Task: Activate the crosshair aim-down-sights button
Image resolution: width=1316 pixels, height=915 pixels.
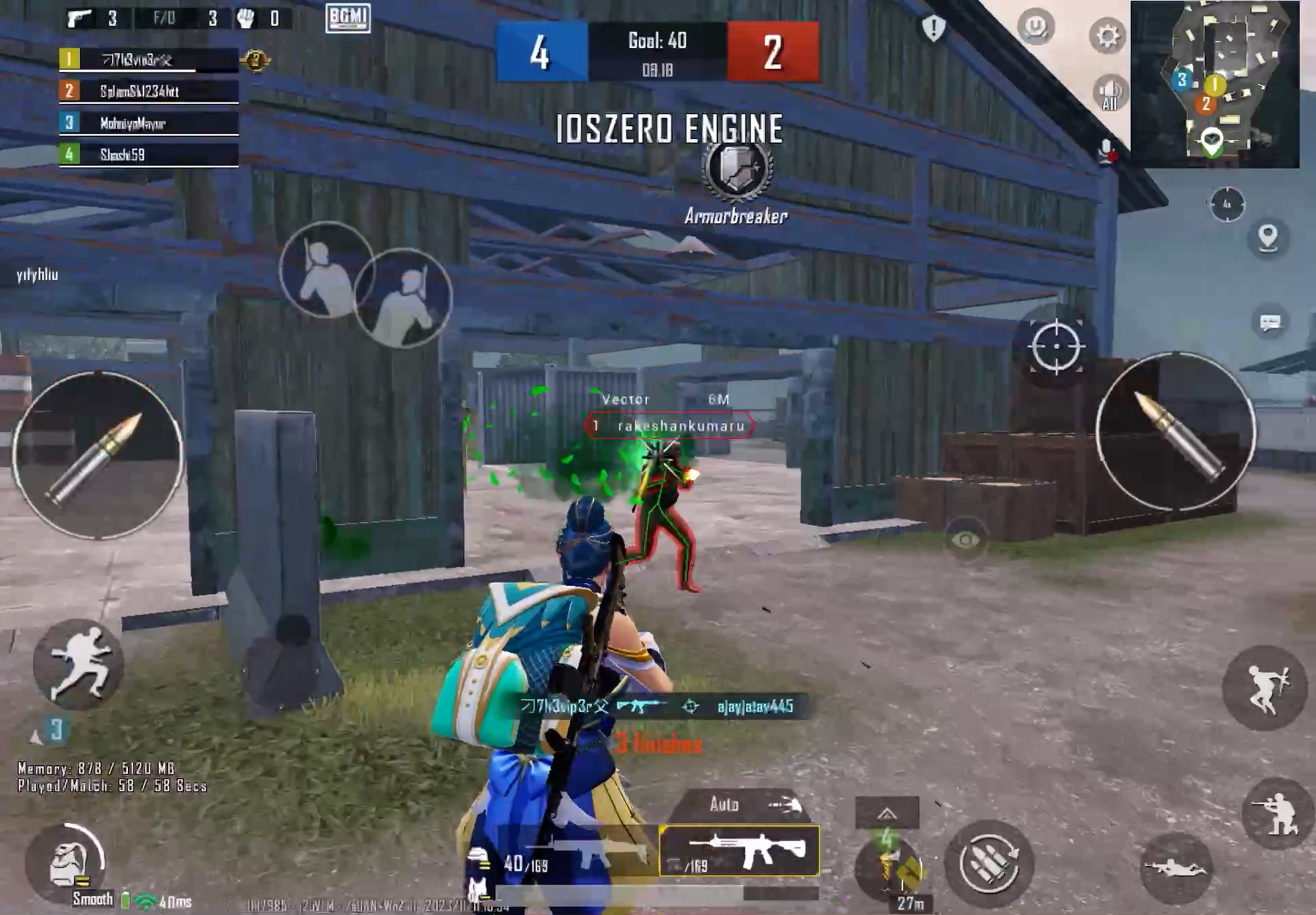Action: (1056, 346)
